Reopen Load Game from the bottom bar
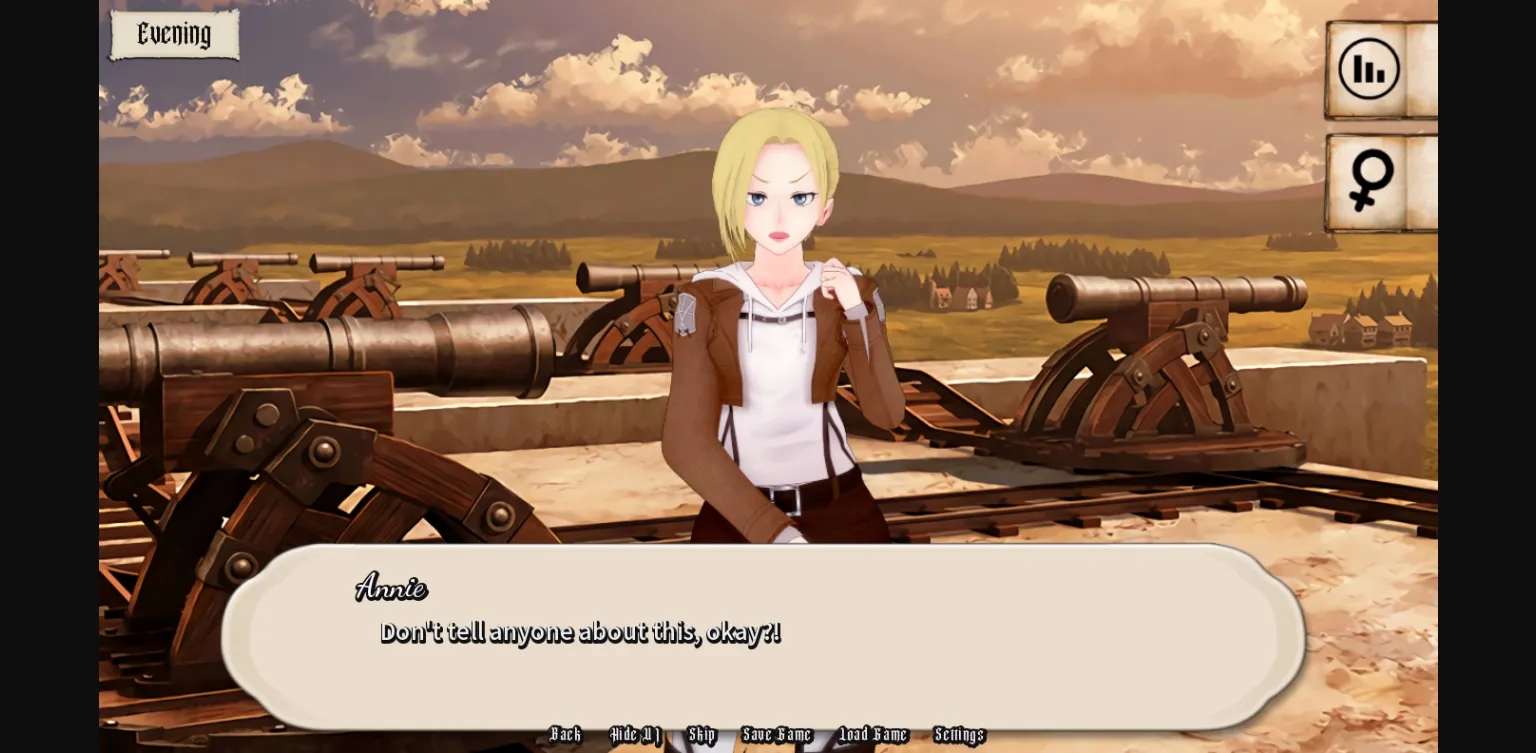Screen dimensions: 1536x753 (874, 735)
